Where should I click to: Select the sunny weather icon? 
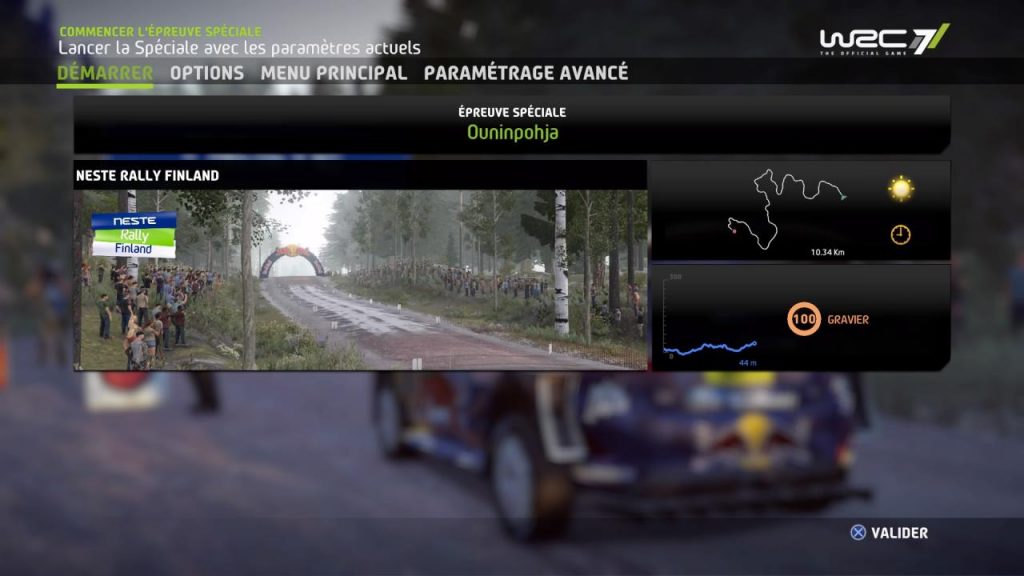click(901, 189)
